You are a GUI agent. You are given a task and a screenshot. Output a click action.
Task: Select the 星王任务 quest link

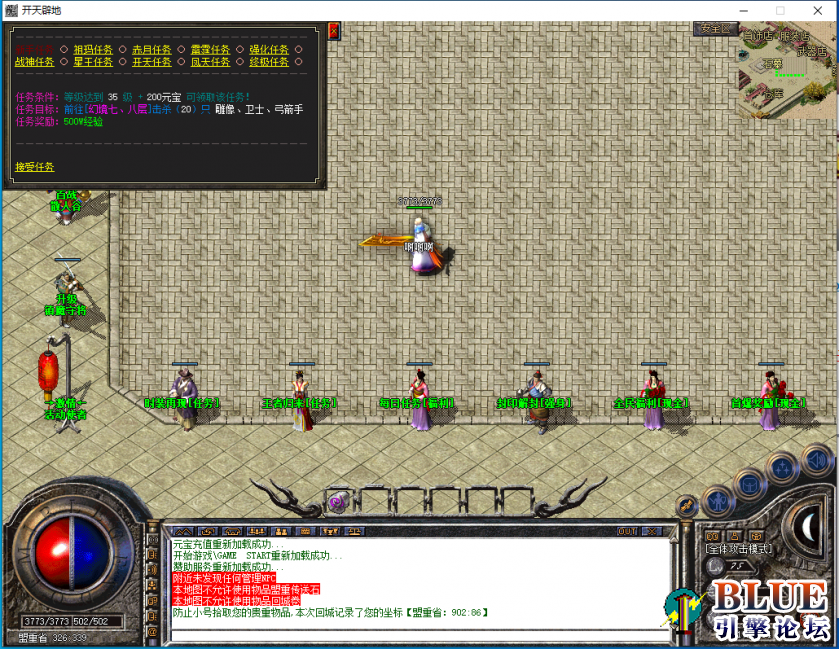pyautogui.click(x=92, y=61)
